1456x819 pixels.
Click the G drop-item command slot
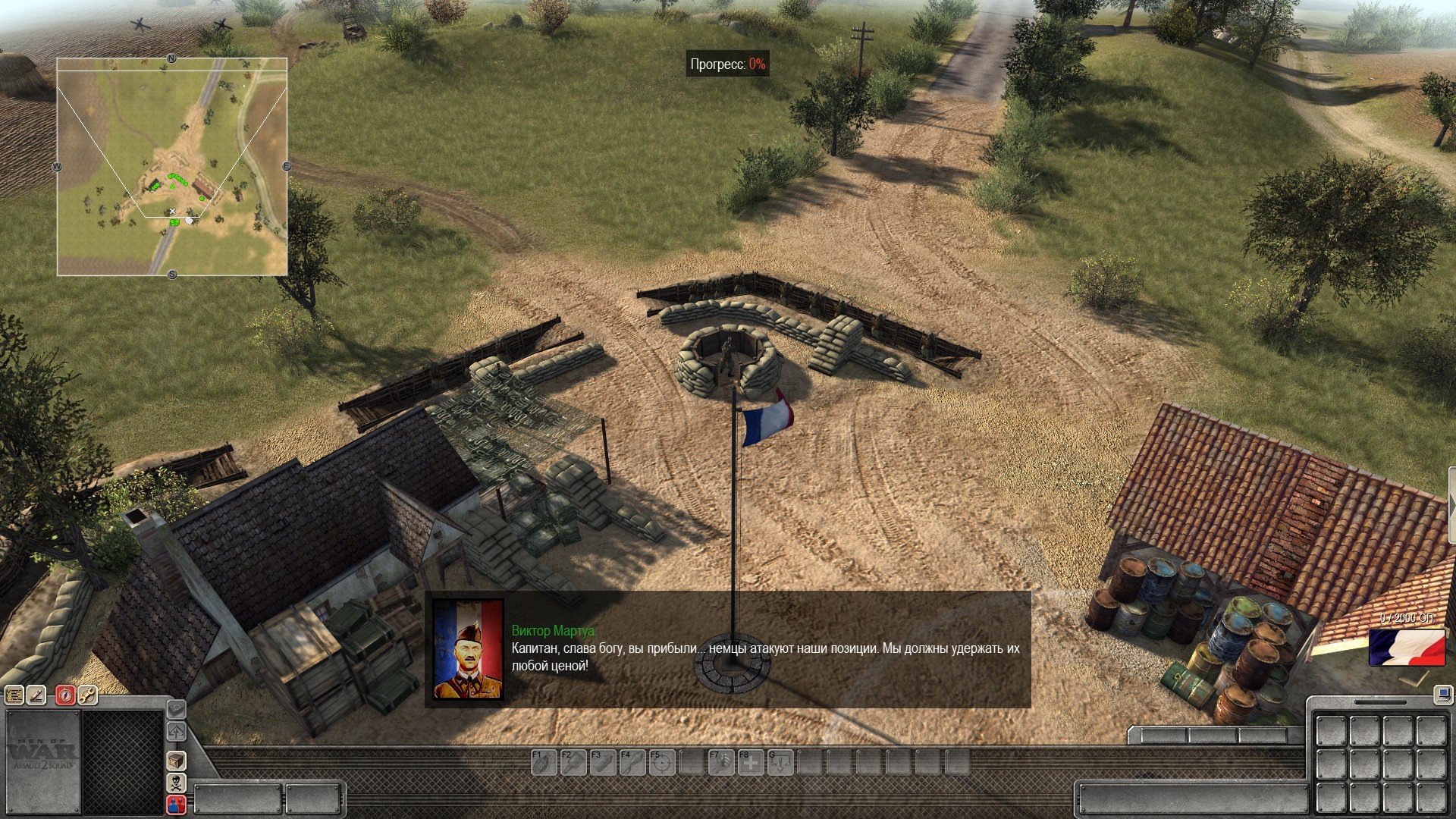[x=780, y=762]
